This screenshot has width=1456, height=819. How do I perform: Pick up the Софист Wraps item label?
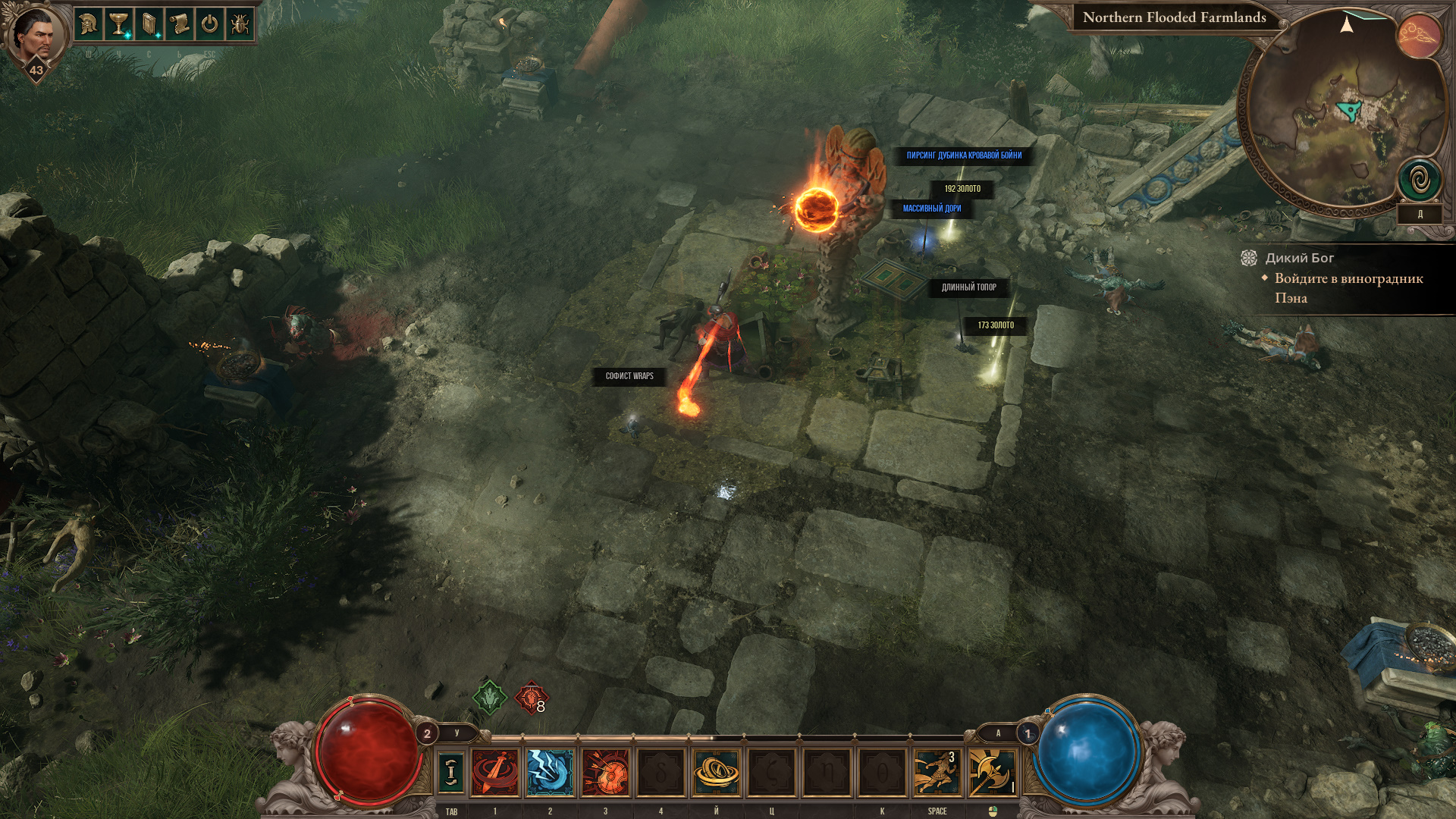click(629, 376)
